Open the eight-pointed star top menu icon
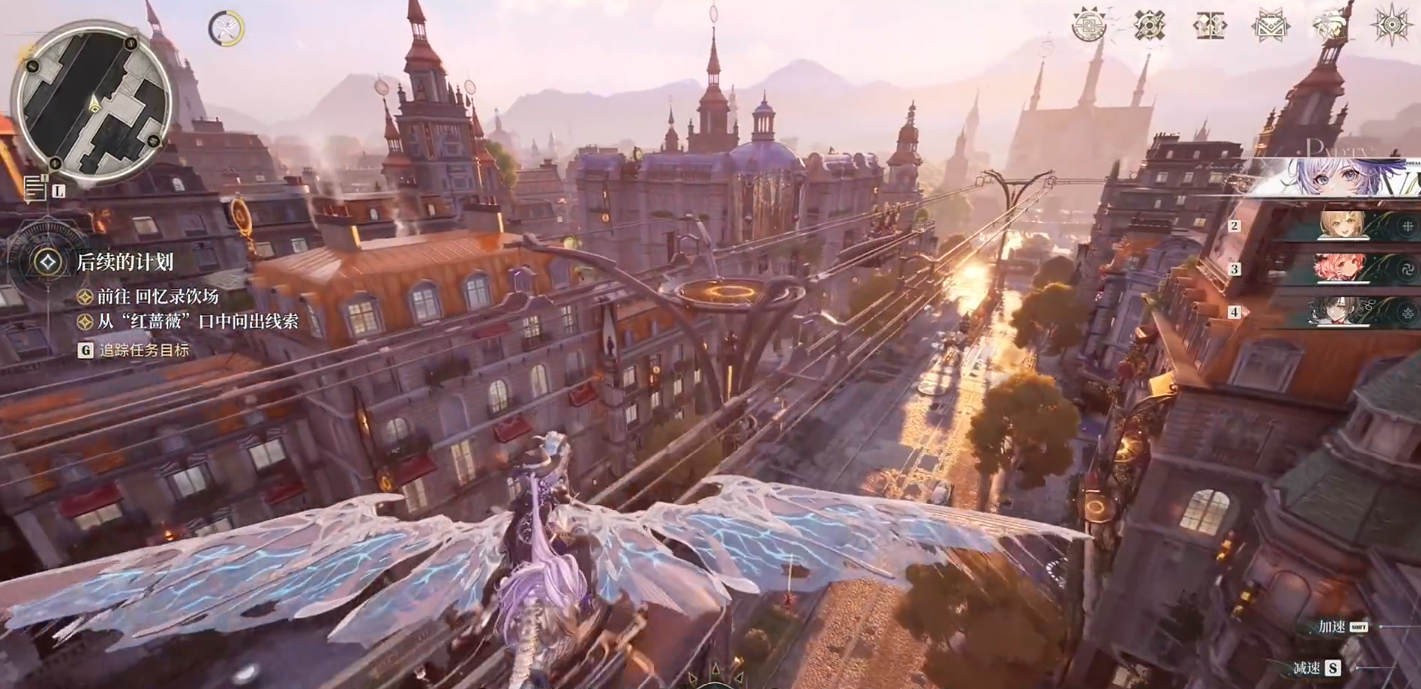 click(x=1392, y=24)
